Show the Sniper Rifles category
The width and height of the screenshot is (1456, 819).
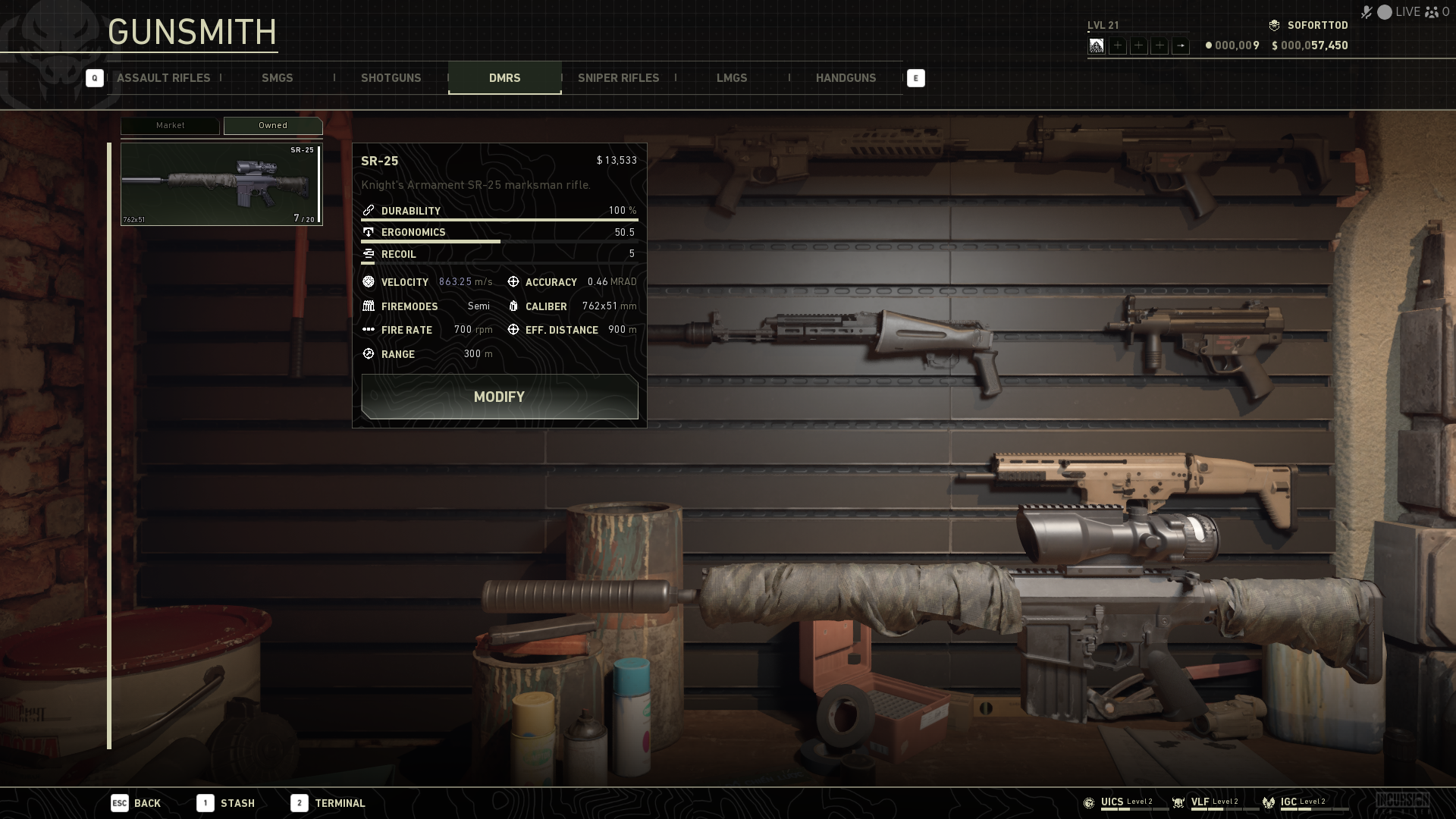click(618, 78)
